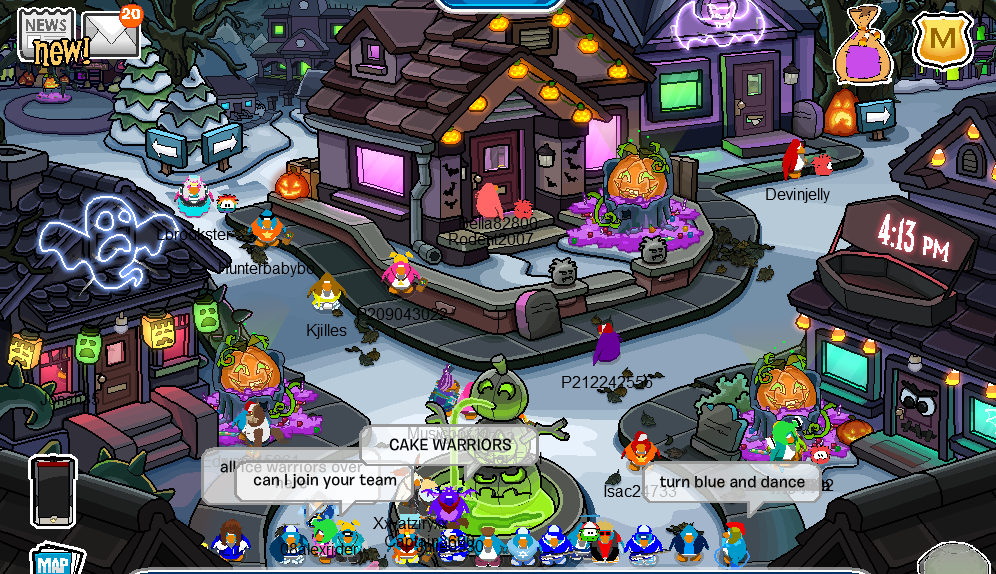Open the spy phone icon
Viewport: 996px width, 574px height.
pyautogui.click(x=53, y=491)
